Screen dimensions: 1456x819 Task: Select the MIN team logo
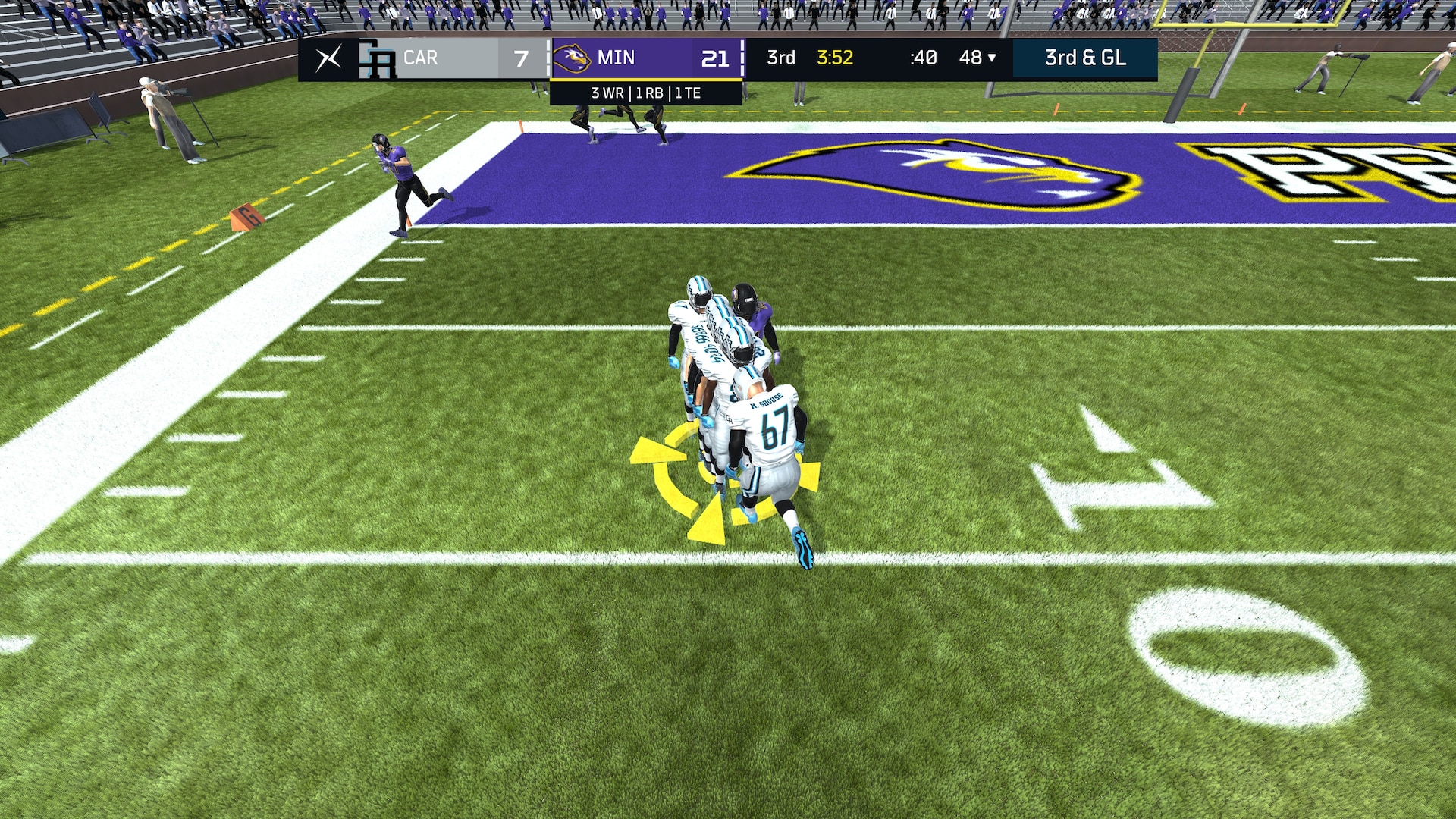(x=572, y=58)
